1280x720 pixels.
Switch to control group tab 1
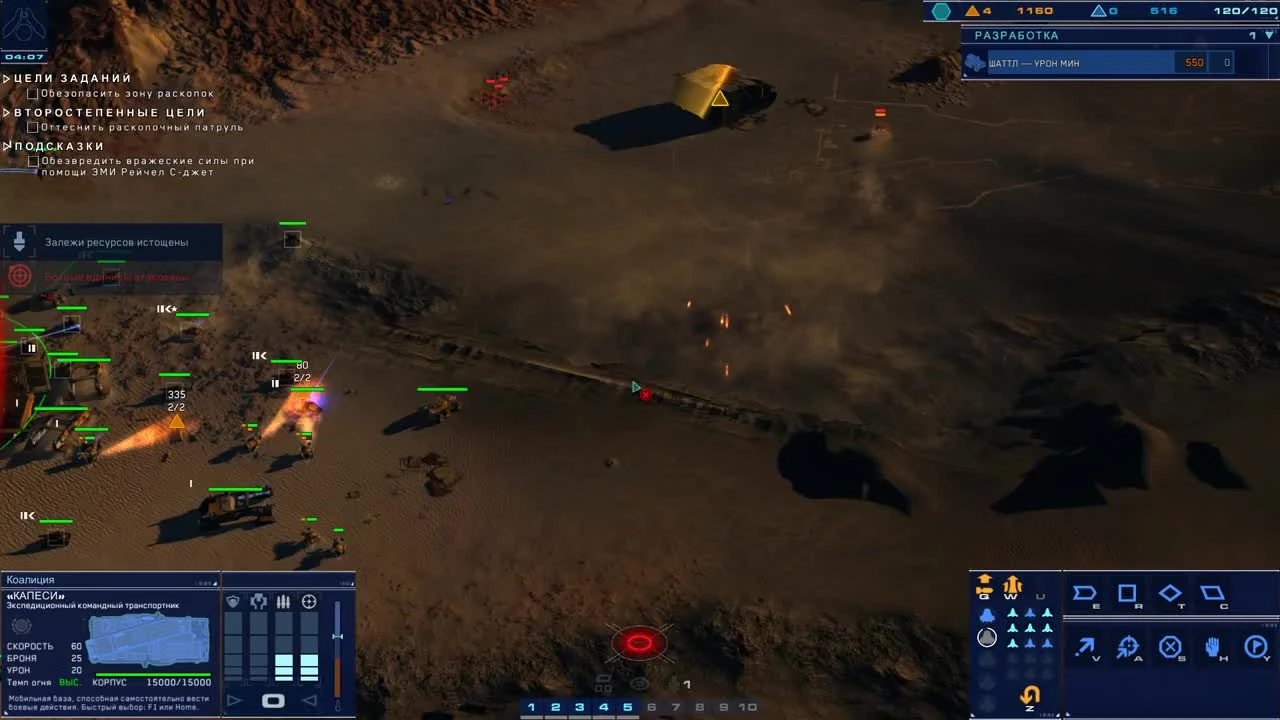pyautogui.click(x=531, y=707)
